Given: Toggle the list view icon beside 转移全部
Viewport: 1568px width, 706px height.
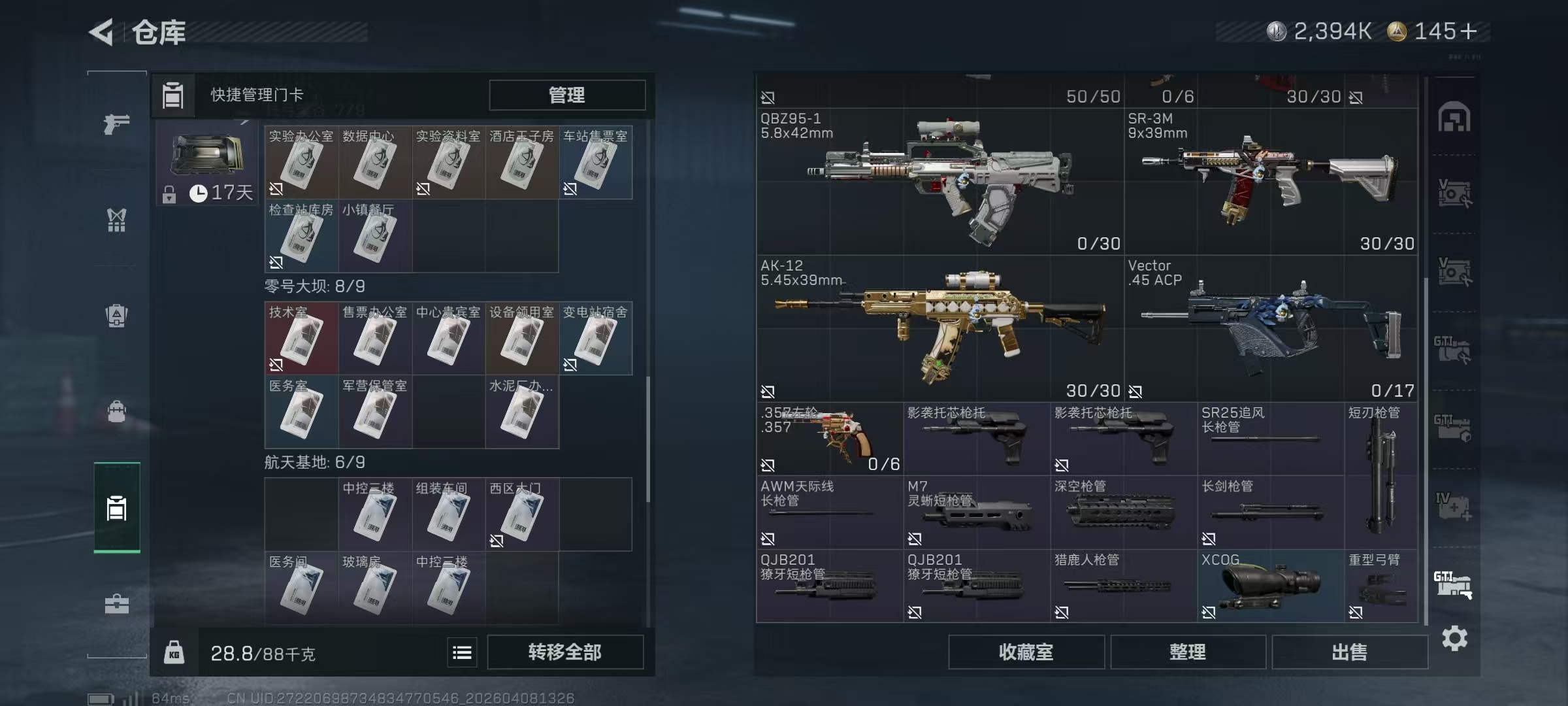Looking at the screenshot, I should click(462, 652).
